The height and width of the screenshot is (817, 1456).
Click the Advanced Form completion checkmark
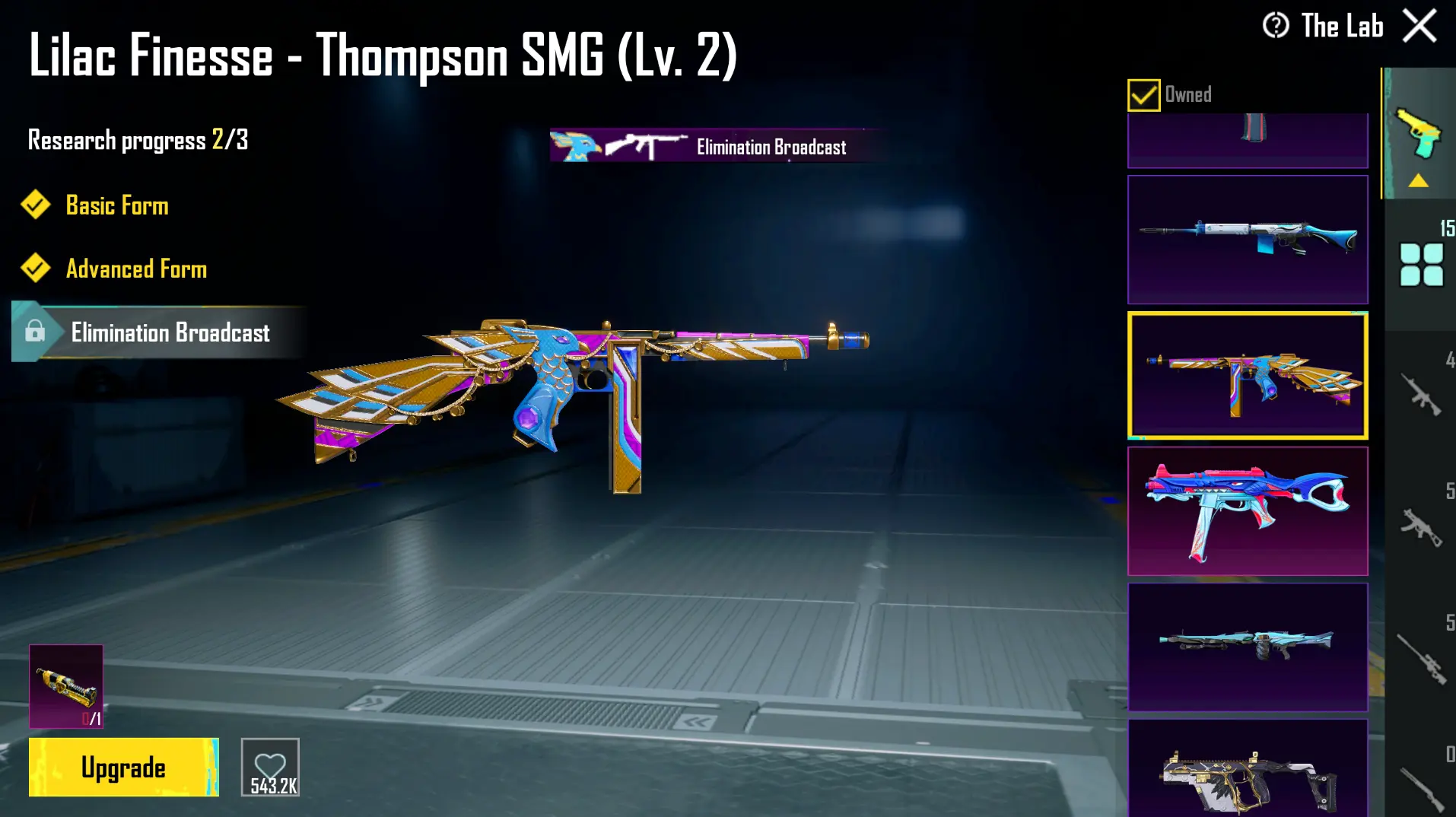34,269
